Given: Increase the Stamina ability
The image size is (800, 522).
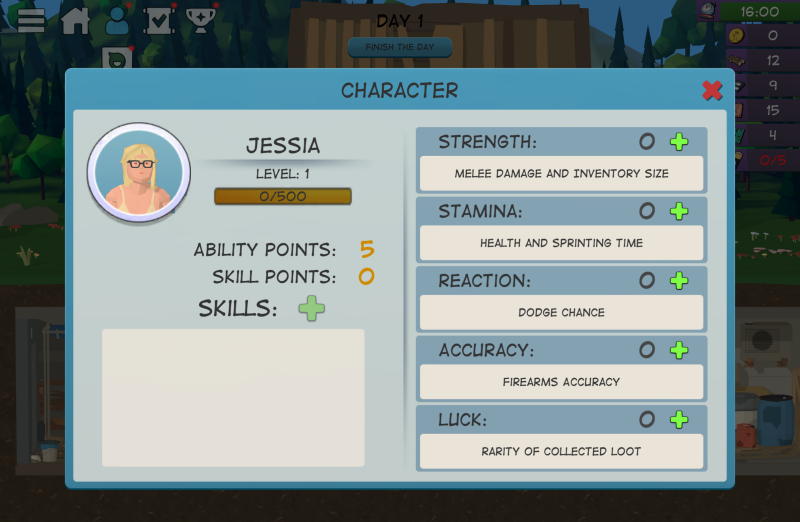Looking at the screenshot, I should coord(679,211).
